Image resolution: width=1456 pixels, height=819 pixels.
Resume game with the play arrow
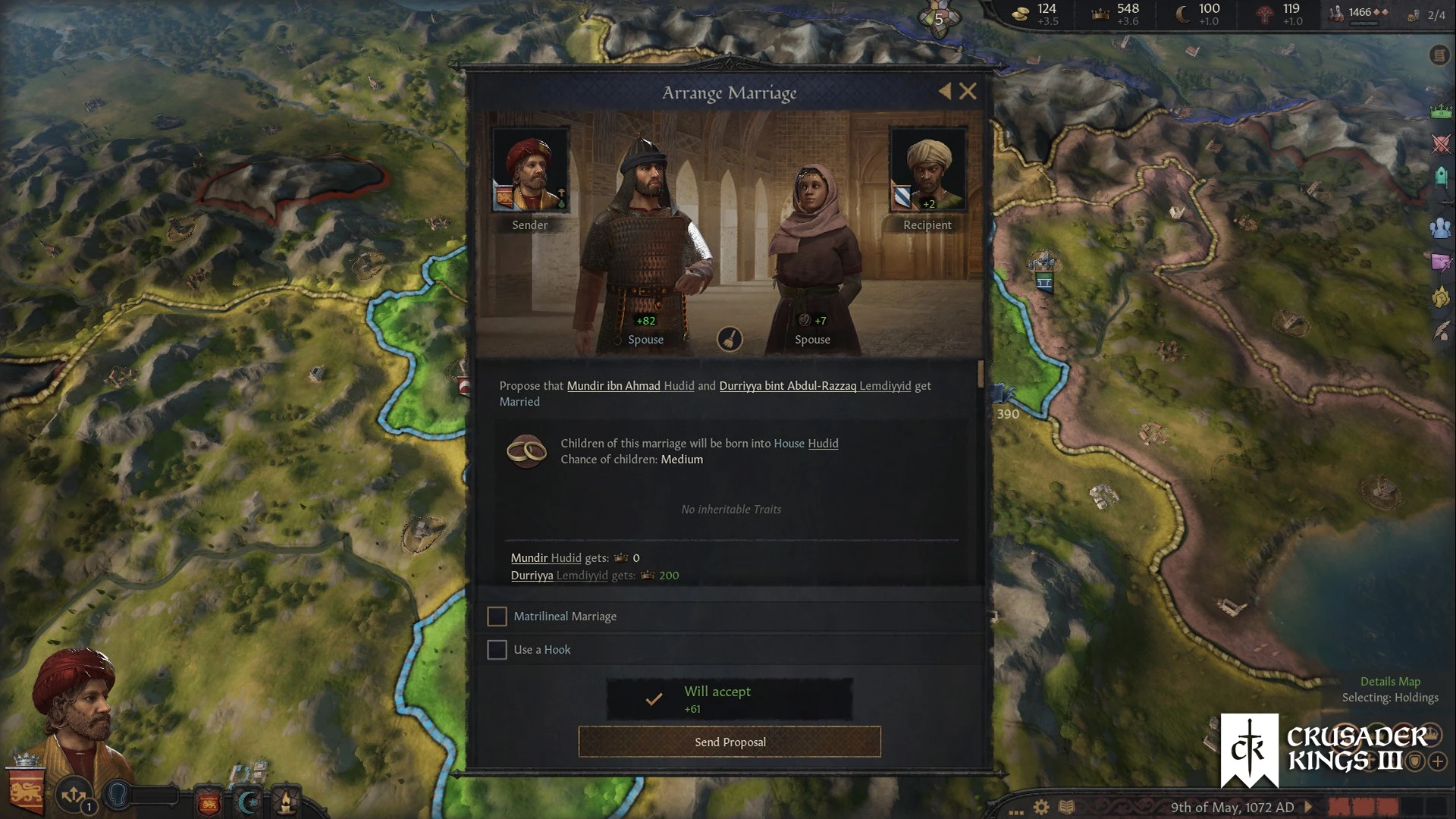(1308, 807)
